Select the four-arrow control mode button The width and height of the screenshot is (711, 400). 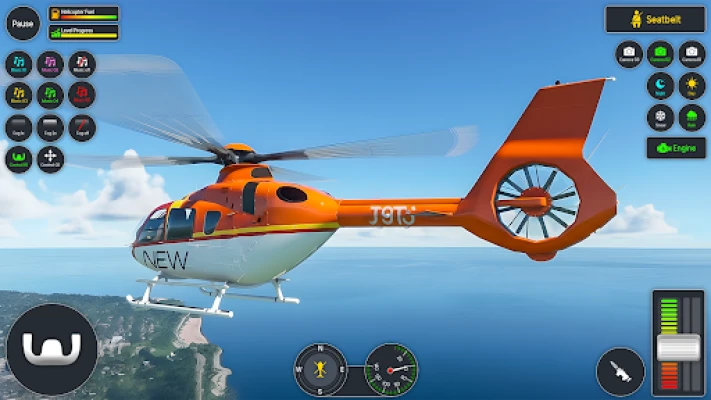tap(50, 159)
